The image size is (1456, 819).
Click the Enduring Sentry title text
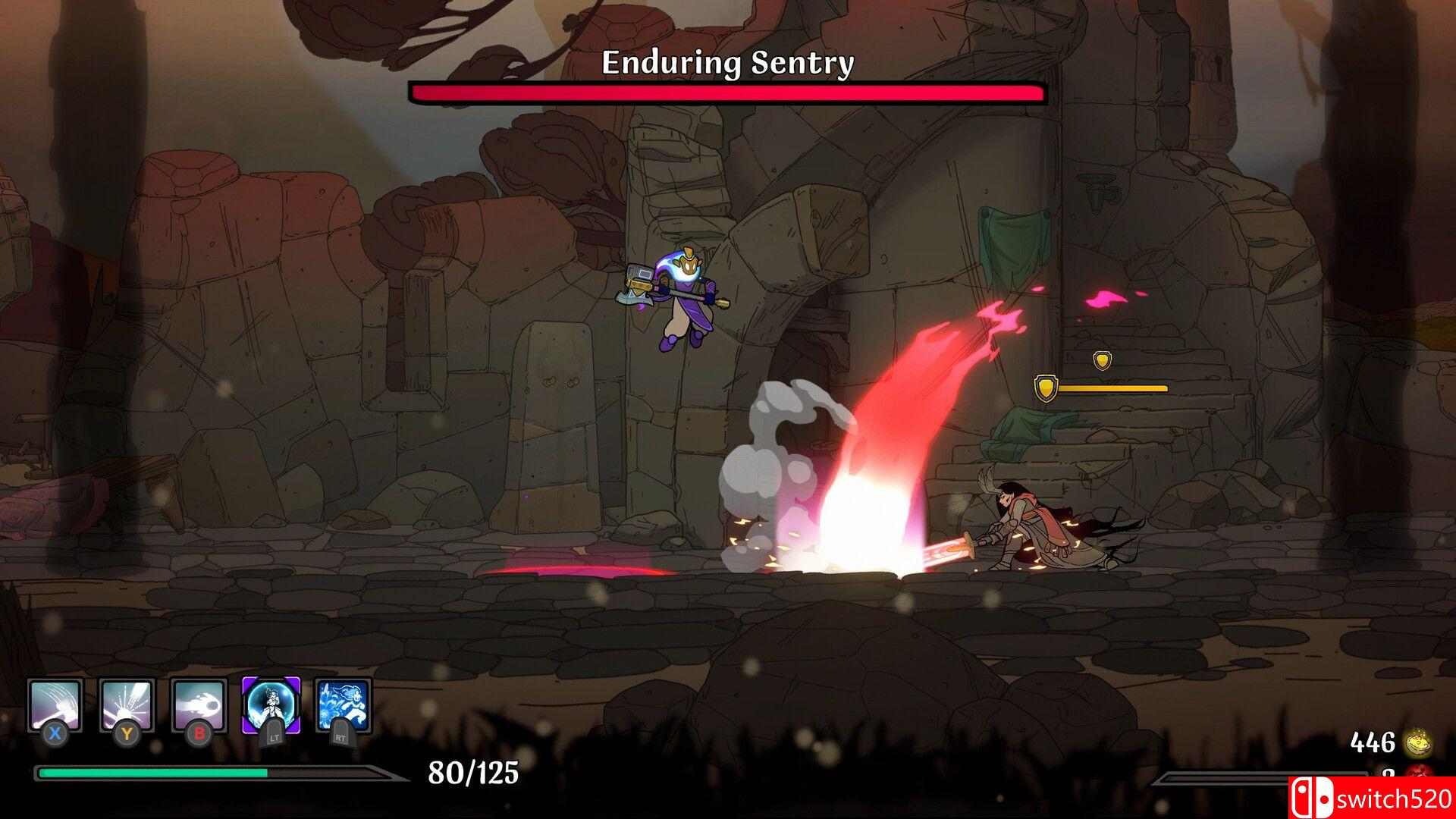726,63
